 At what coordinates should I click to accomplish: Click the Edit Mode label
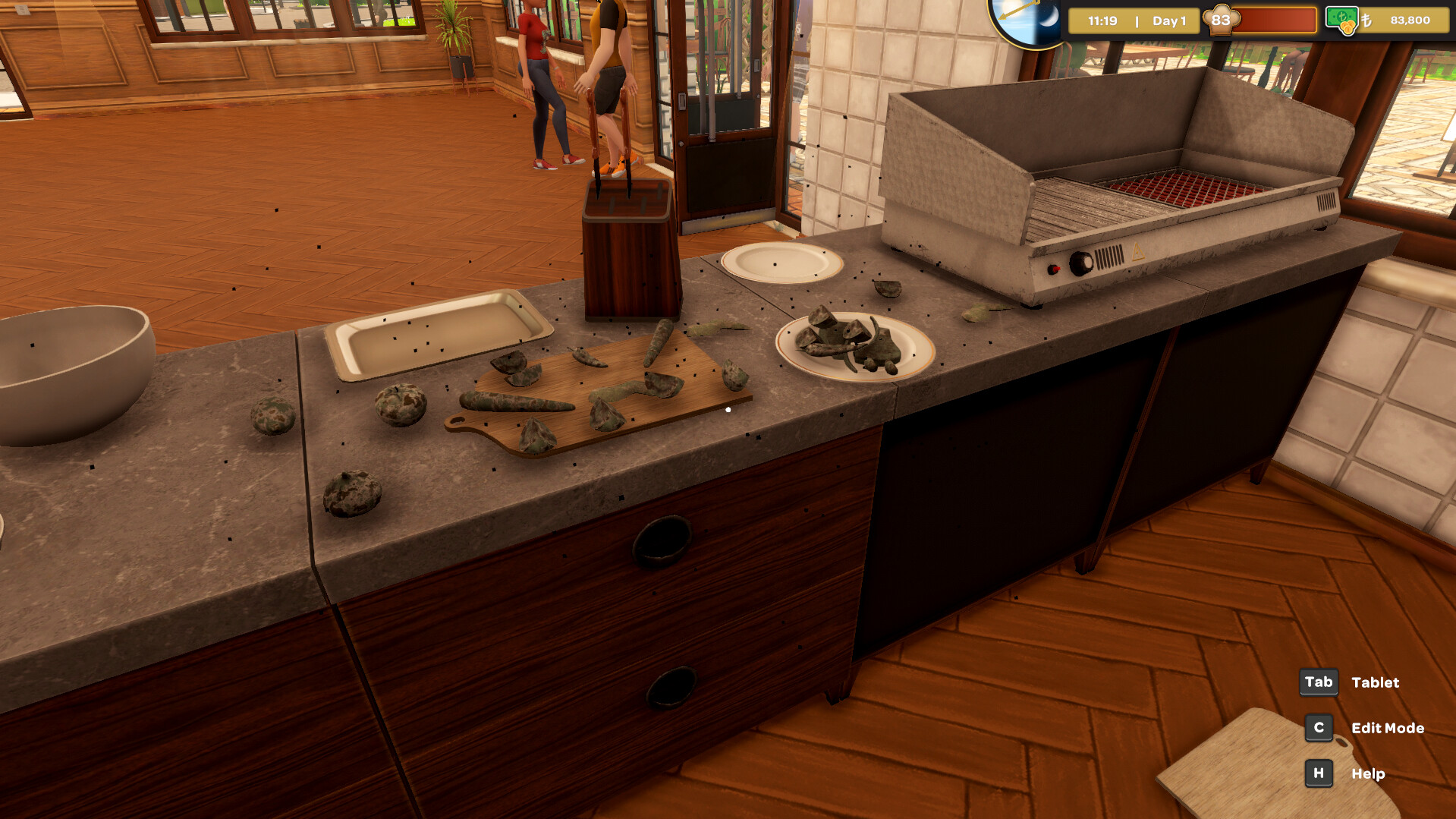(1387, 727)
